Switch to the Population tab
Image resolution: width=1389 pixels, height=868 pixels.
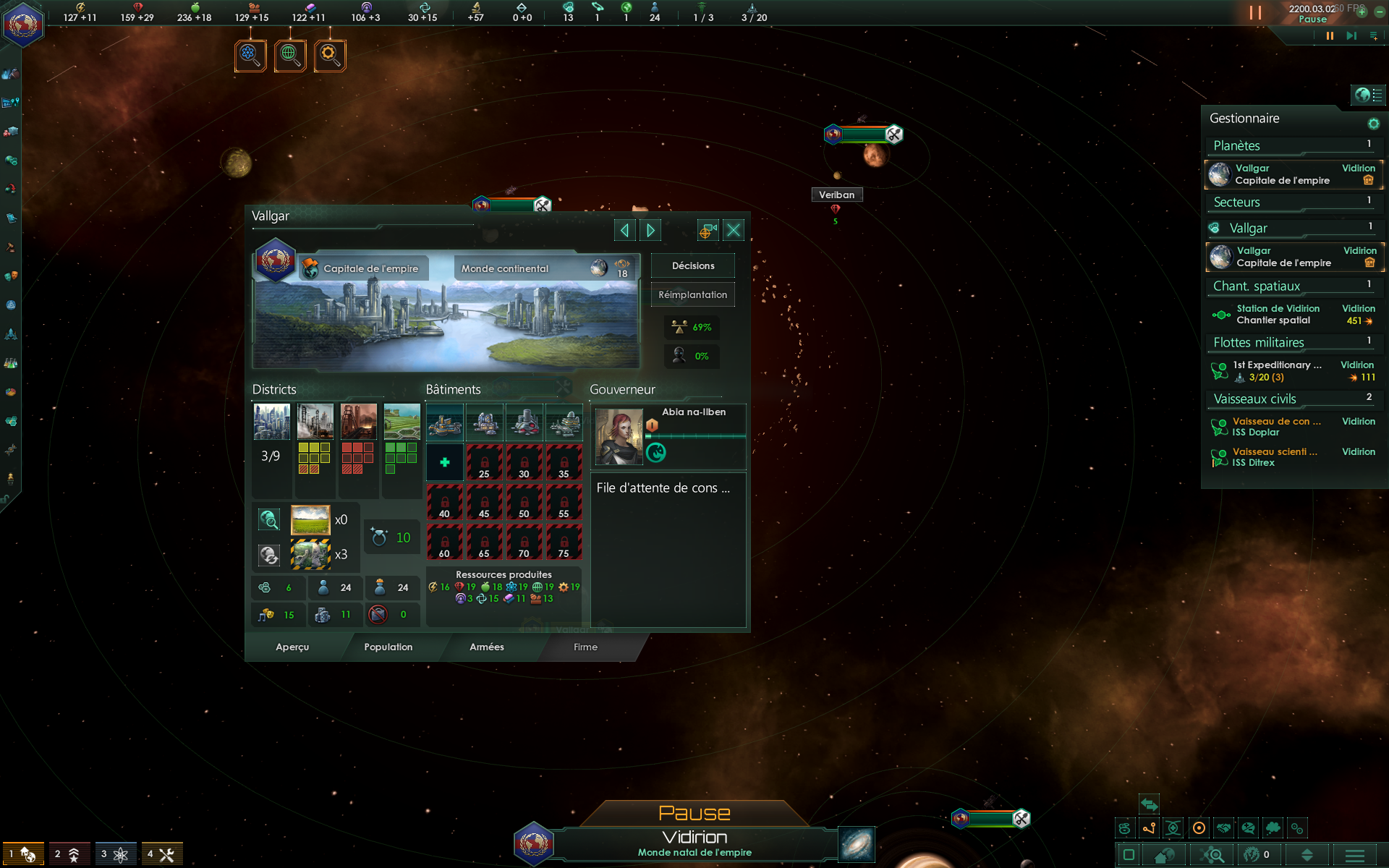tap(388, 647)
